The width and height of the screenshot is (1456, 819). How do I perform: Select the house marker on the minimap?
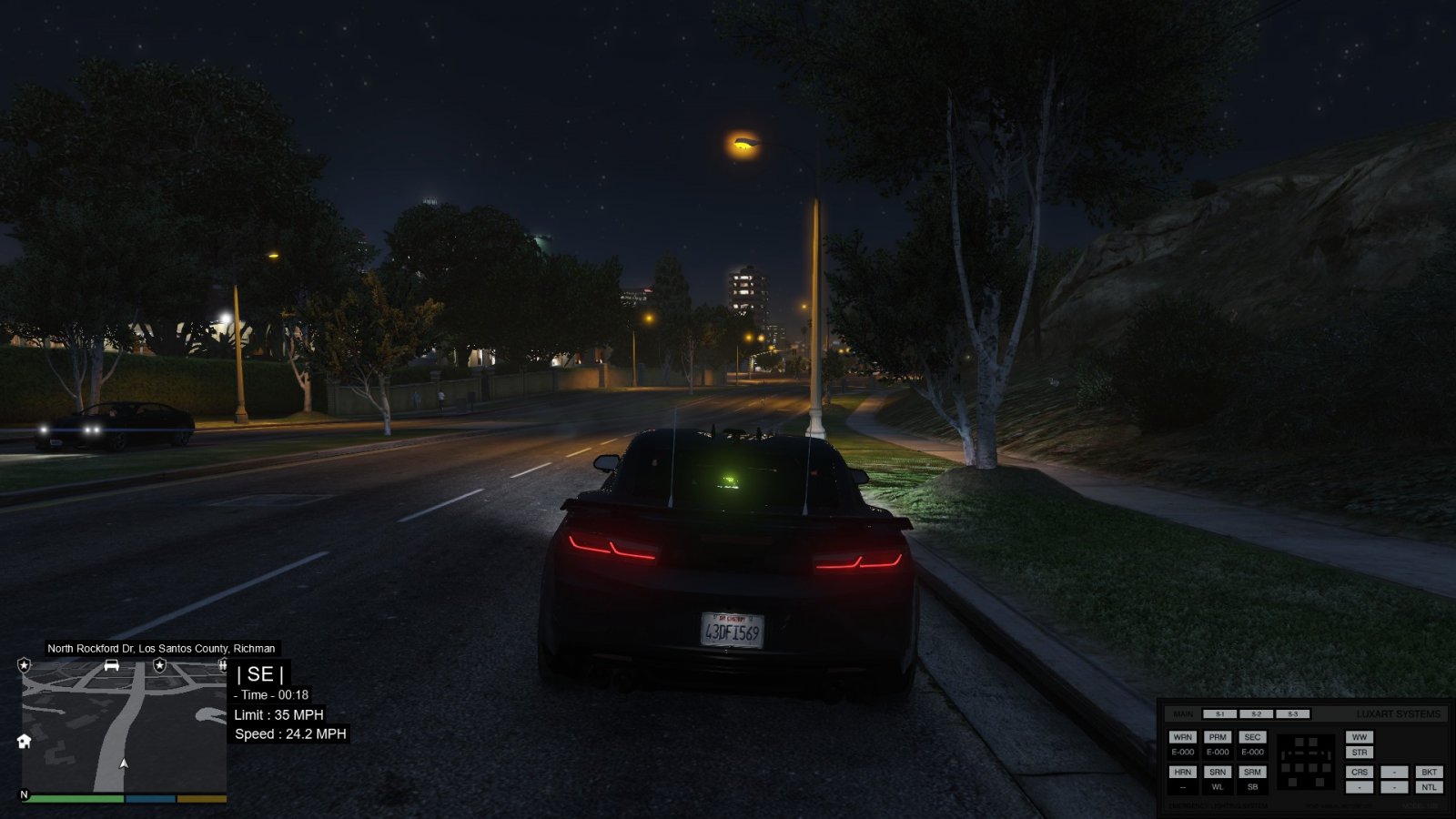click(25, 741)
